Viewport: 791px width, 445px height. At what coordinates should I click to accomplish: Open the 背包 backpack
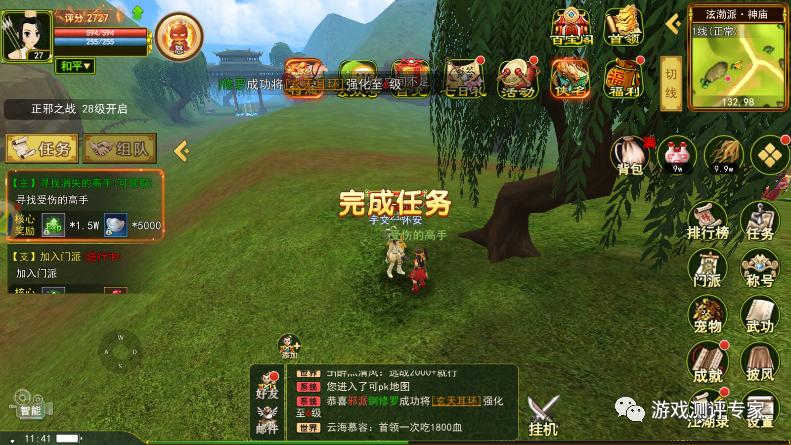[630, 155]
